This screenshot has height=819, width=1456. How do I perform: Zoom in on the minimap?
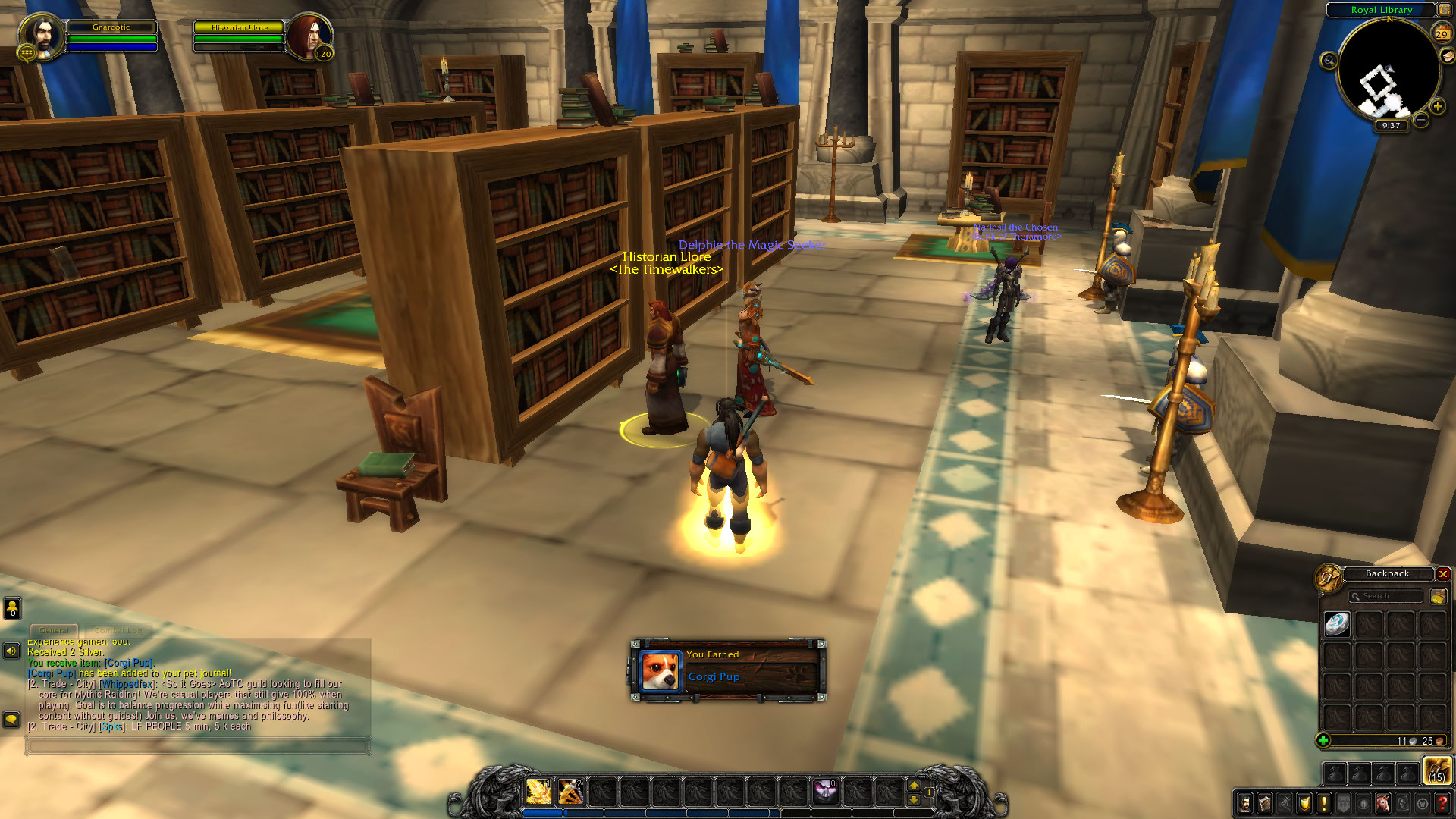click(1437, 107)
